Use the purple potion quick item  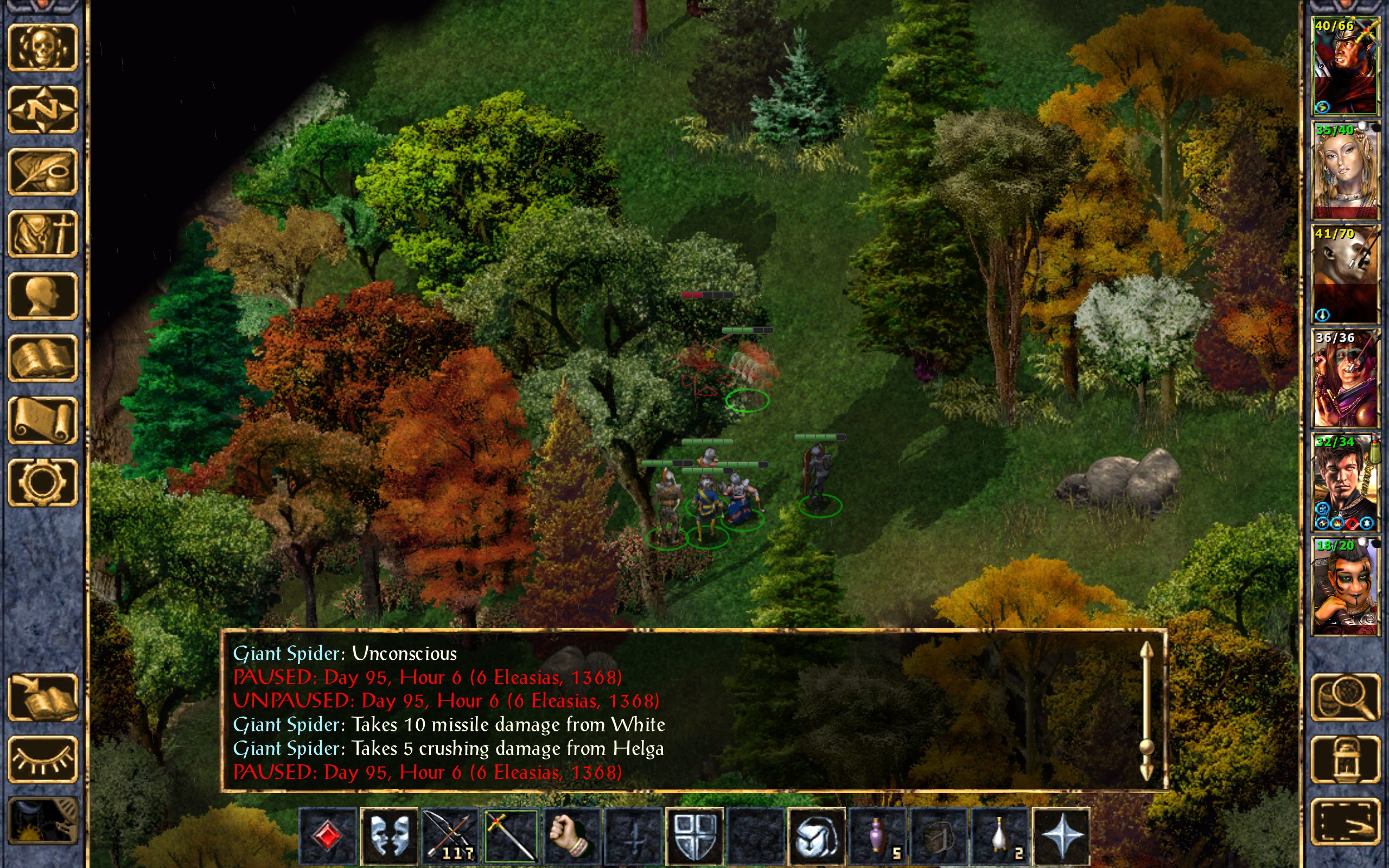point(877,837)
